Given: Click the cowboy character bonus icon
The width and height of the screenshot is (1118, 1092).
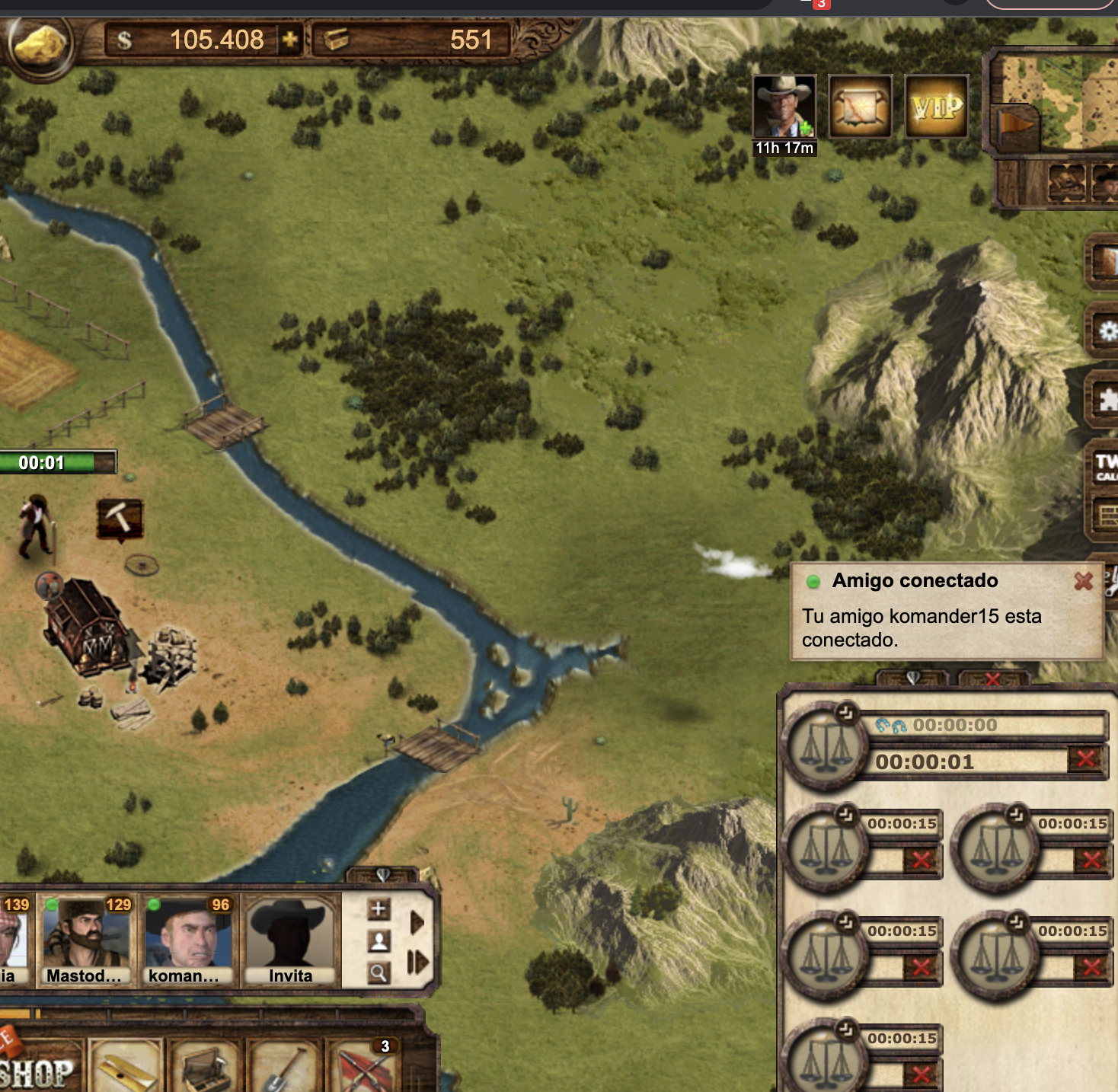Looking at the screenshot, I should (784, 107).
